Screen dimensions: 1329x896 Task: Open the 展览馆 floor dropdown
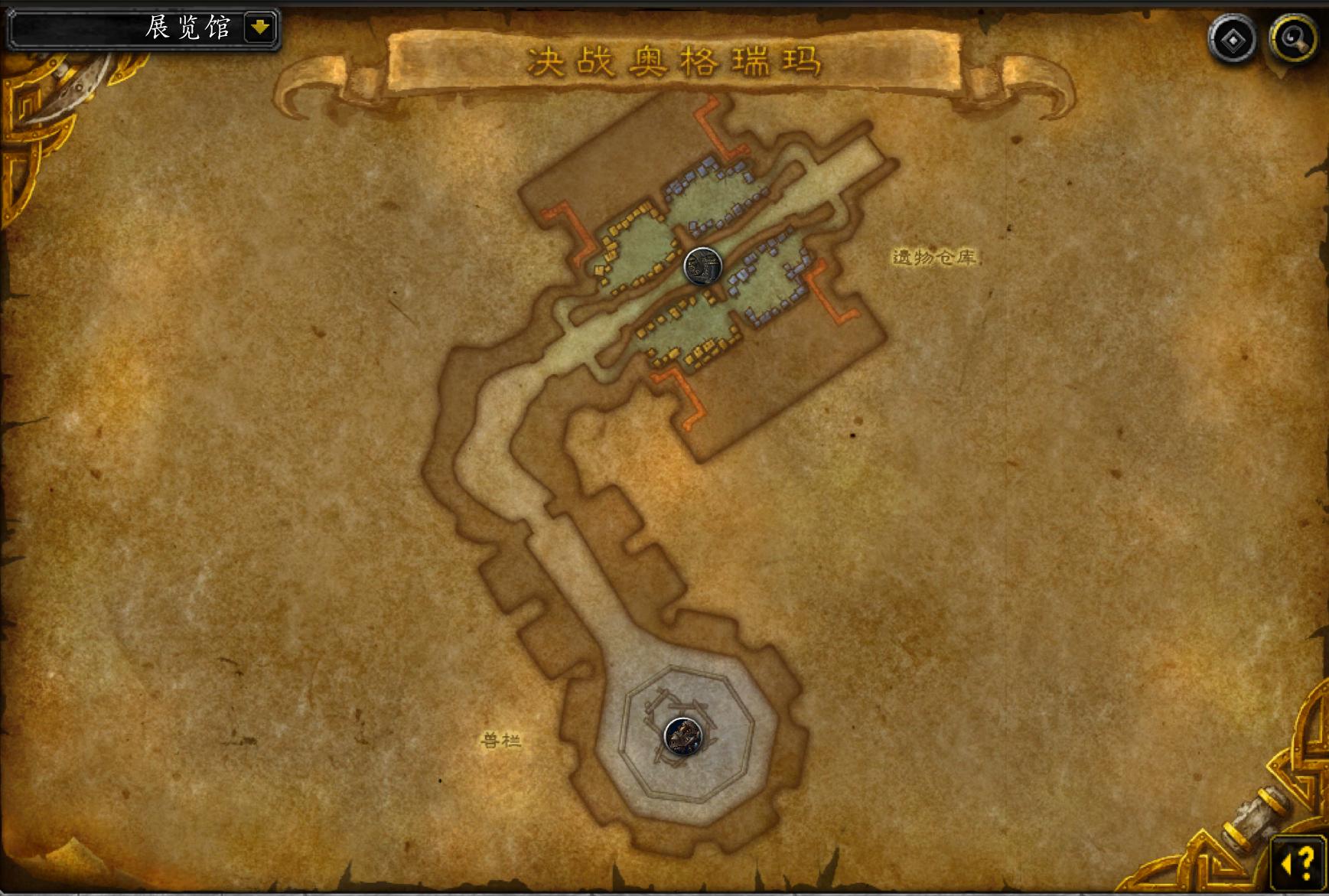click(x=260, y=28)
